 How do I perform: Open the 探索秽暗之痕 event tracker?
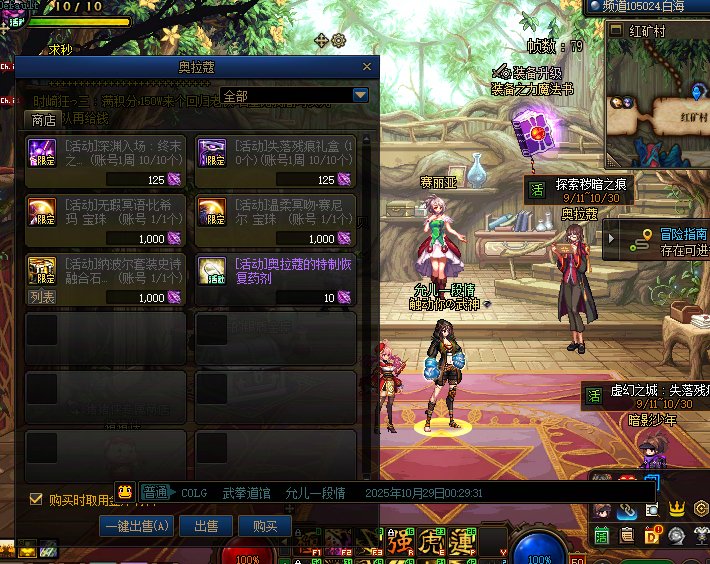tap(590, 189)
